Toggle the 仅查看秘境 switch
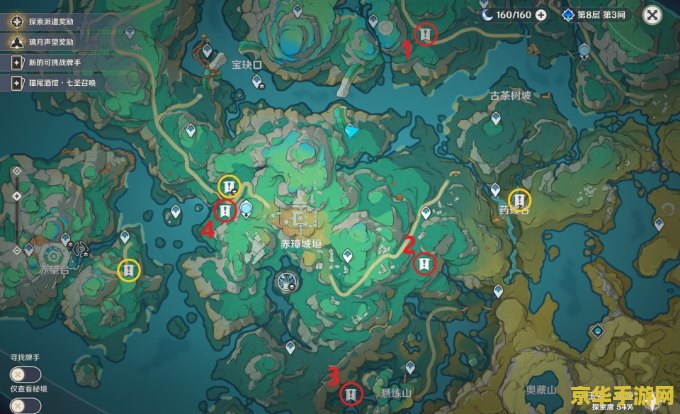The width and height of the screenshot is (680, 414). point(24,403)
